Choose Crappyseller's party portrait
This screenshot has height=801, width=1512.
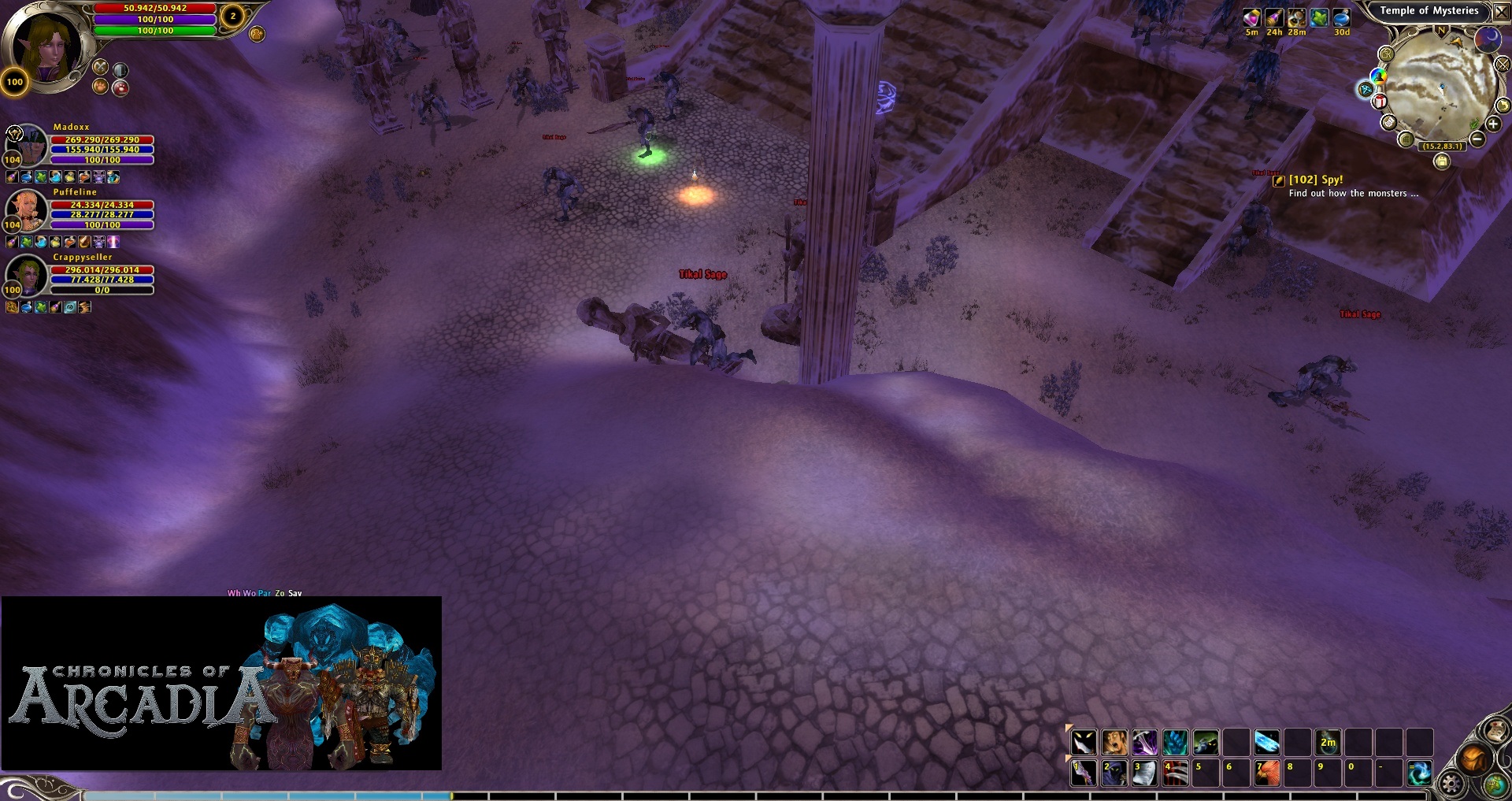coord(28,275)
